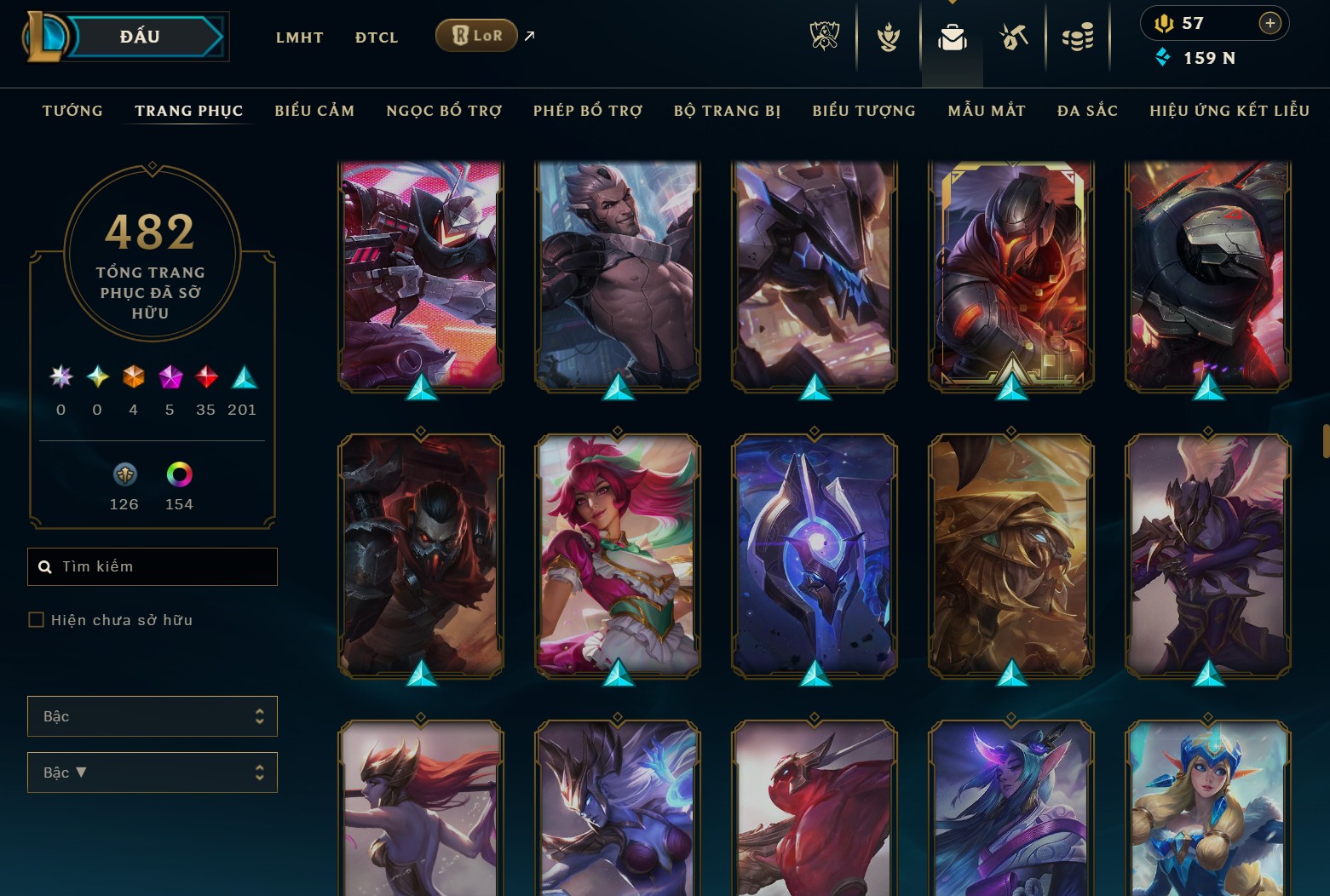The width and height of the screenshot is (1330, 896).
Task: Click the Tìm kiếm search field
Action: point(152,566)
